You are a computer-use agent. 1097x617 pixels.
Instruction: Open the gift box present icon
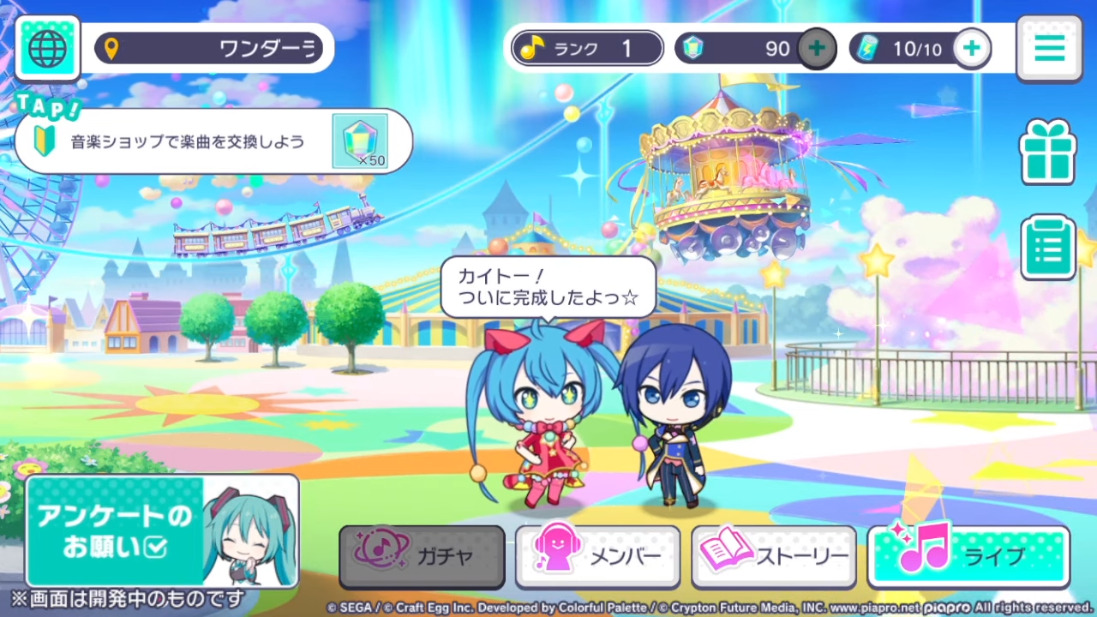[1047, 152]
